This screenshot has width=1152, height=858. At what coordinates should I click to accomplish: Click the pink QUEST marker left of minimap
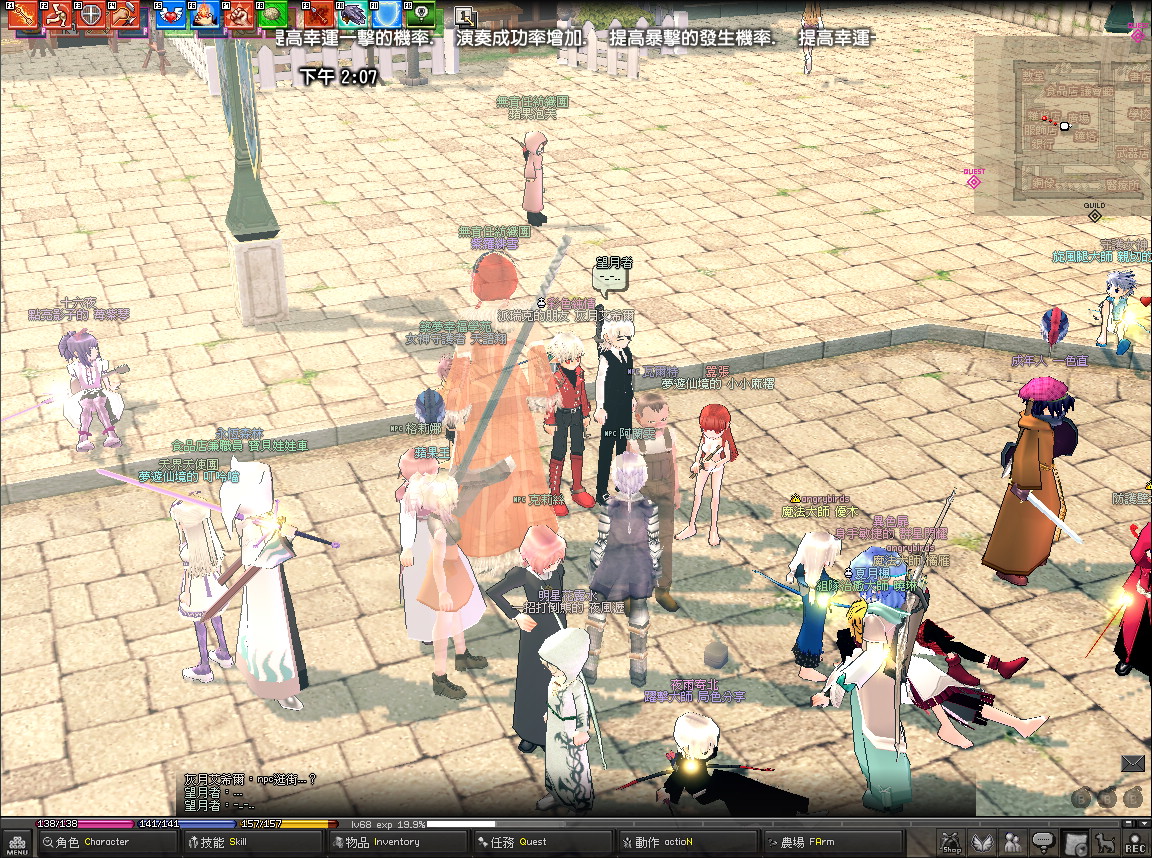974,178
